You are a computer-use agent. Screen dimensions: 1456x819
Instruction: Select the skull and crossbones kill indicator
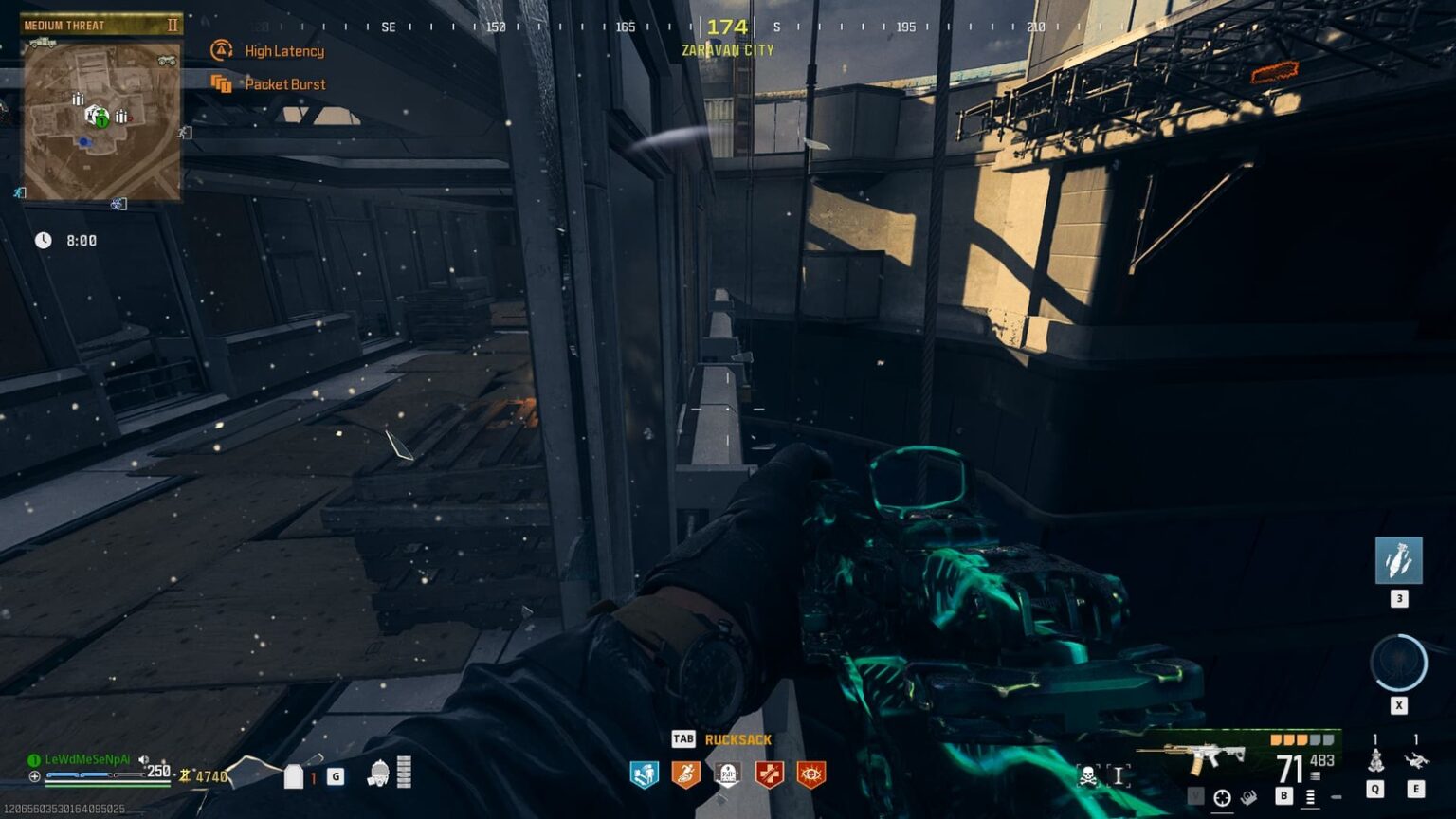pyautogui.click(x=1086, y=773)
